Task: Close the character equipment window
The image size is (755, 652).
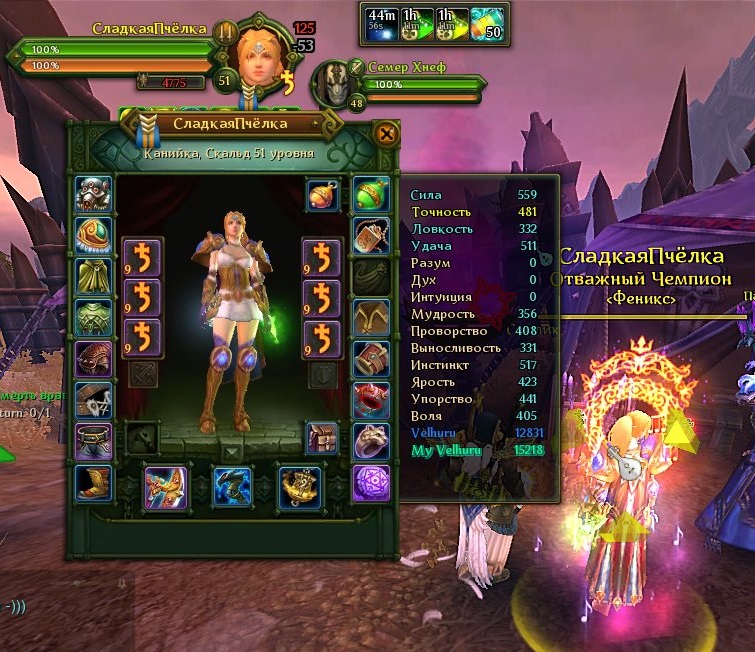Action: (x=385, y=133)
